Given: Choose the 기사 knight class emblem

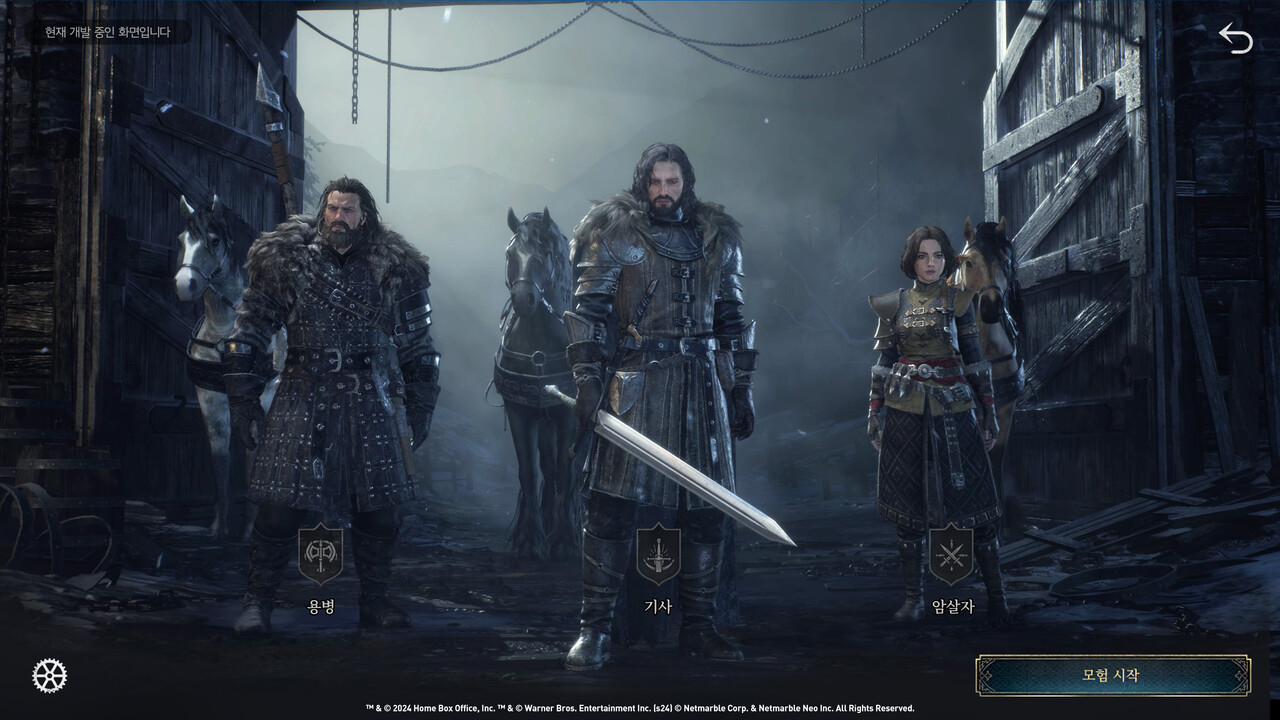Looking at the screenshot, I should 657,555.
